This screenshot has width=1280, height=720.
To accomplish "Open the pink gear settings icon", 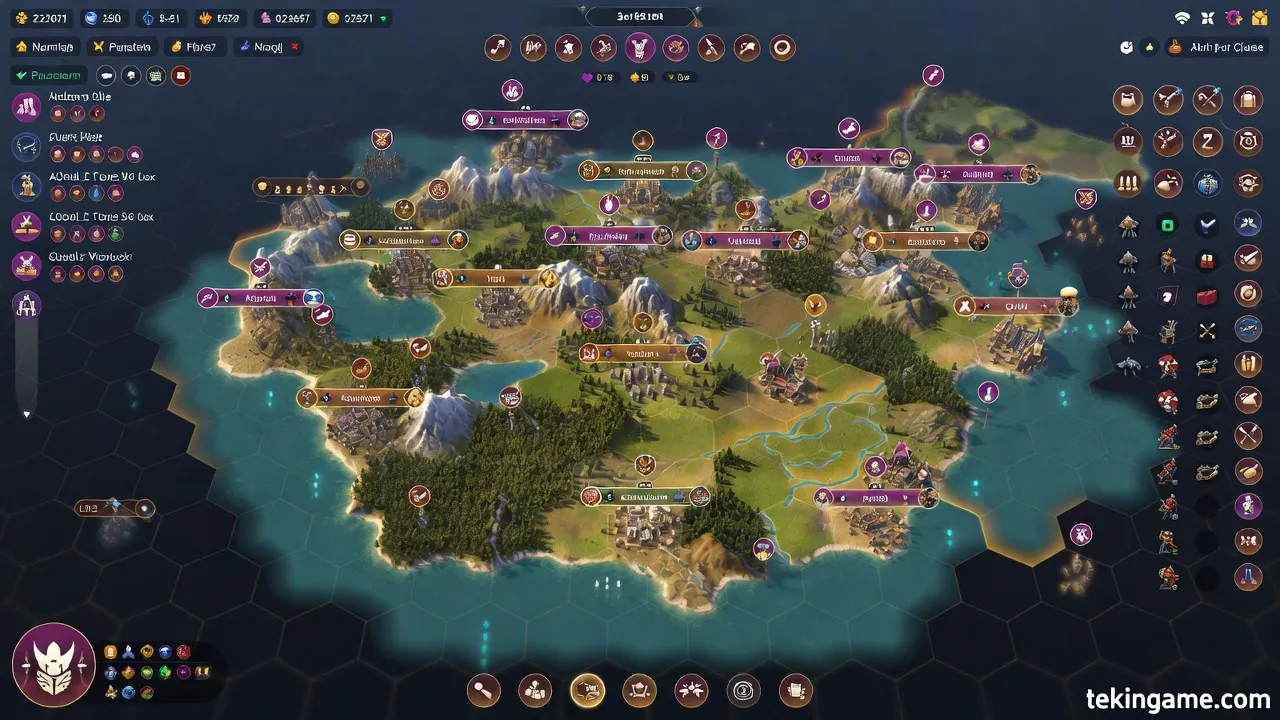I will [x=1233, y=18].
